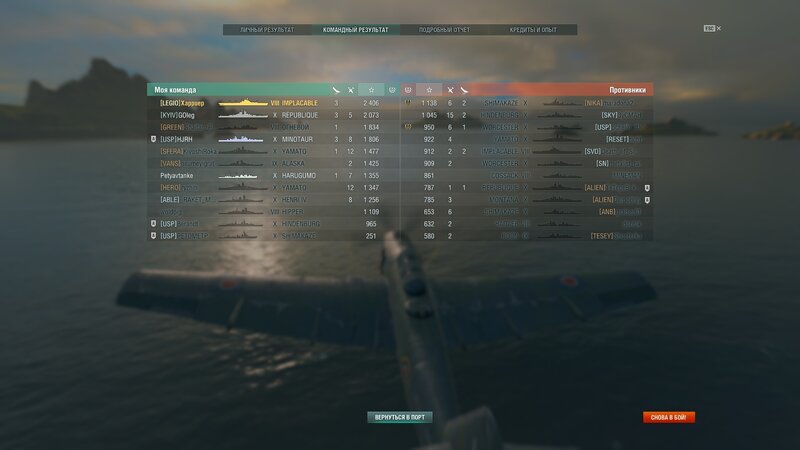Click the Вернуться в порт button
The height and width of the screenshot is (450, 800).
[x=400, y=417]
